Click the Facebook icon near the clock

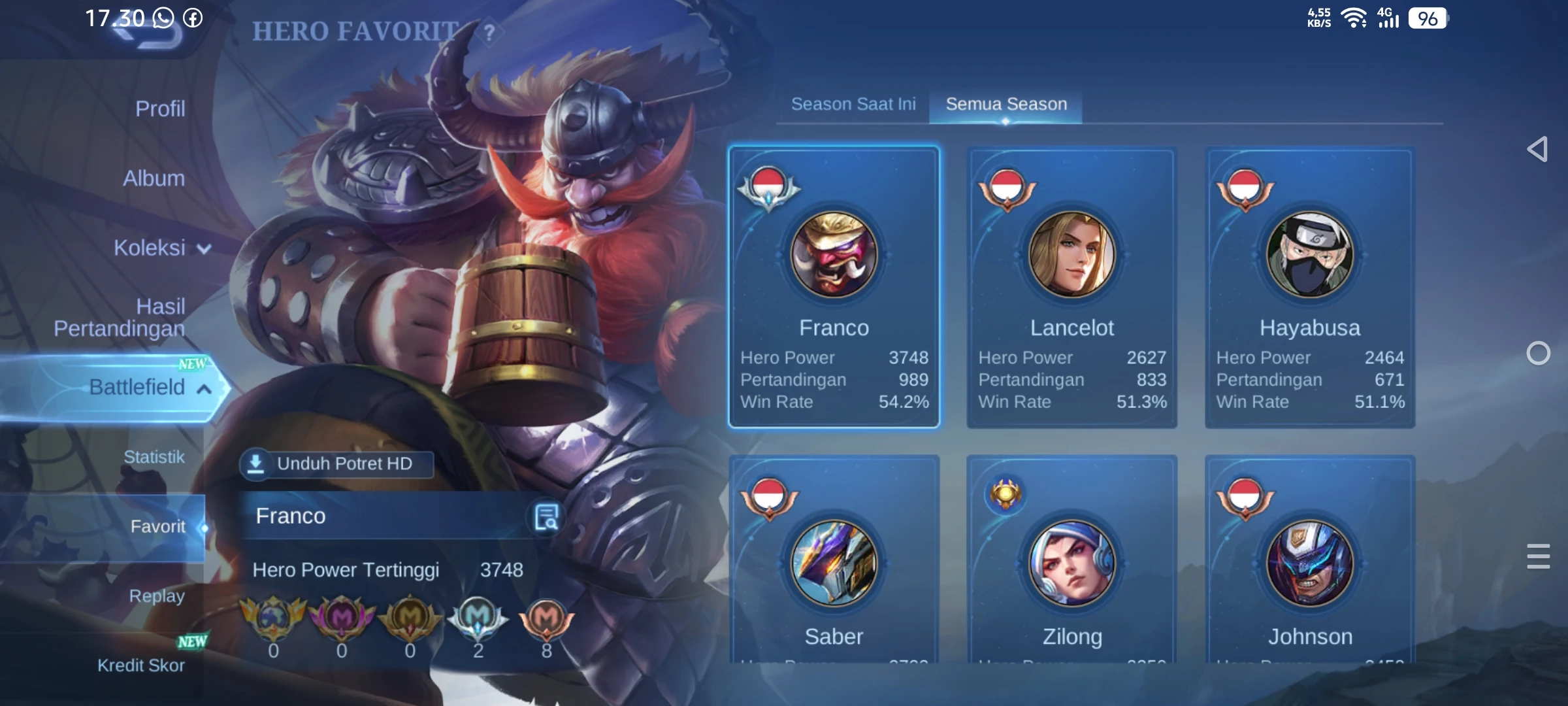[x=192, y=19]
